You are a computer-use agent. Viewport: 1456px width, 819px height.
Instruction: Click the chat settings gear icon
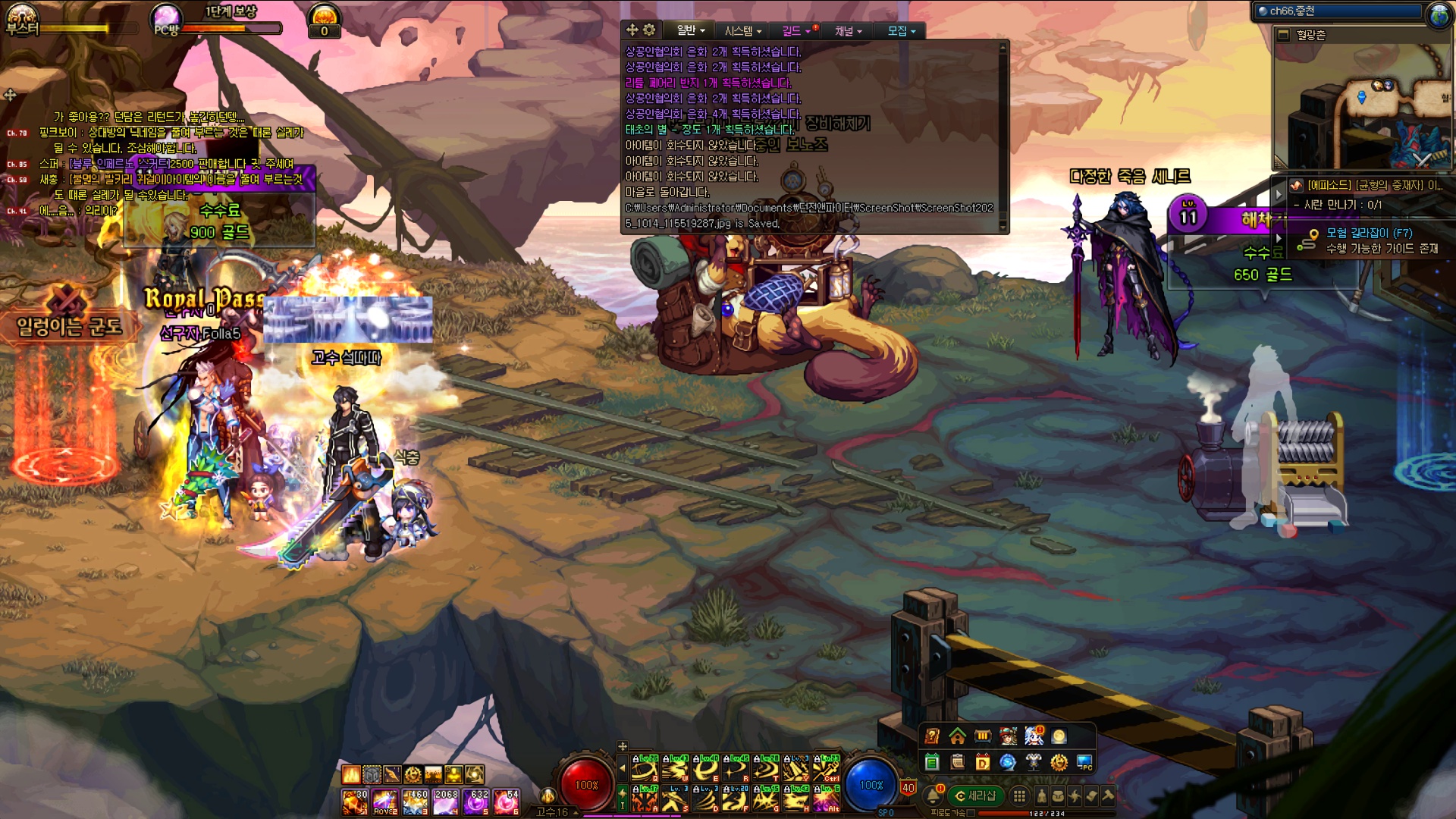pos(649,30)
